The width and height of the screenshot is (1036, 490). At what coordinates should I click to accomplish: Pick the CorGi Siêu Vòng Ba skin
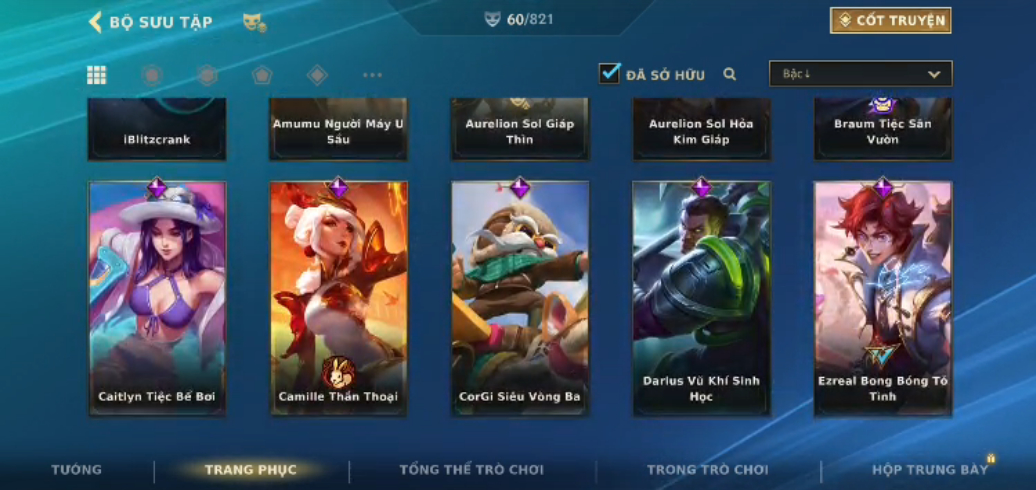[x=520, y=298]
